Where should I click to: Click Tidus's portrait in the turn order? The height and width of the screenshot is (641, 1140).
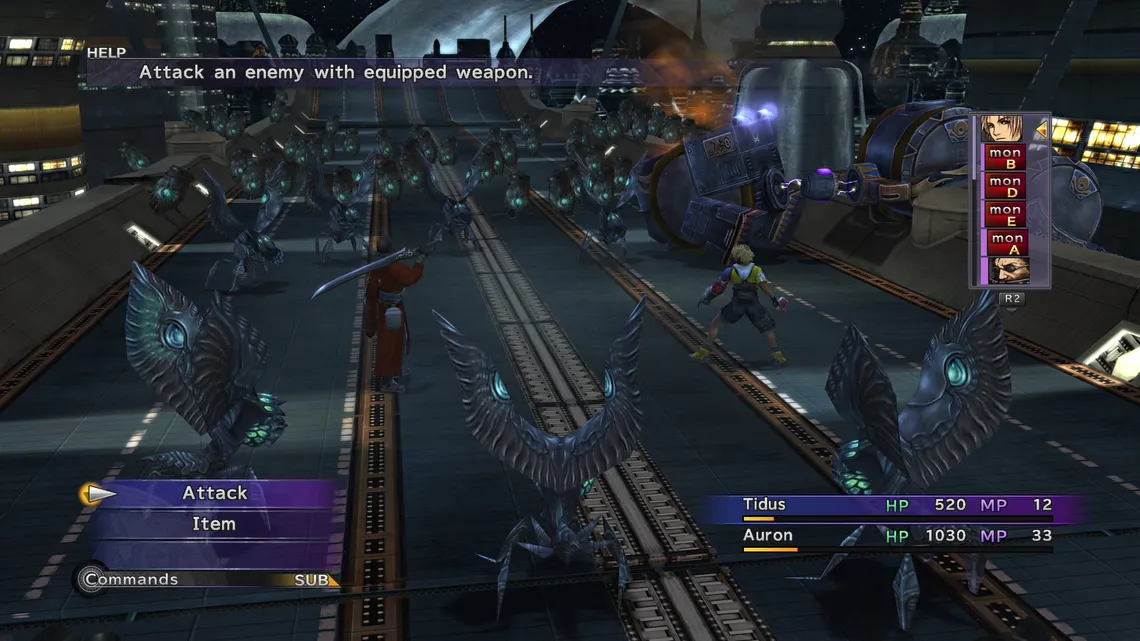click(x=1004, y=130)
